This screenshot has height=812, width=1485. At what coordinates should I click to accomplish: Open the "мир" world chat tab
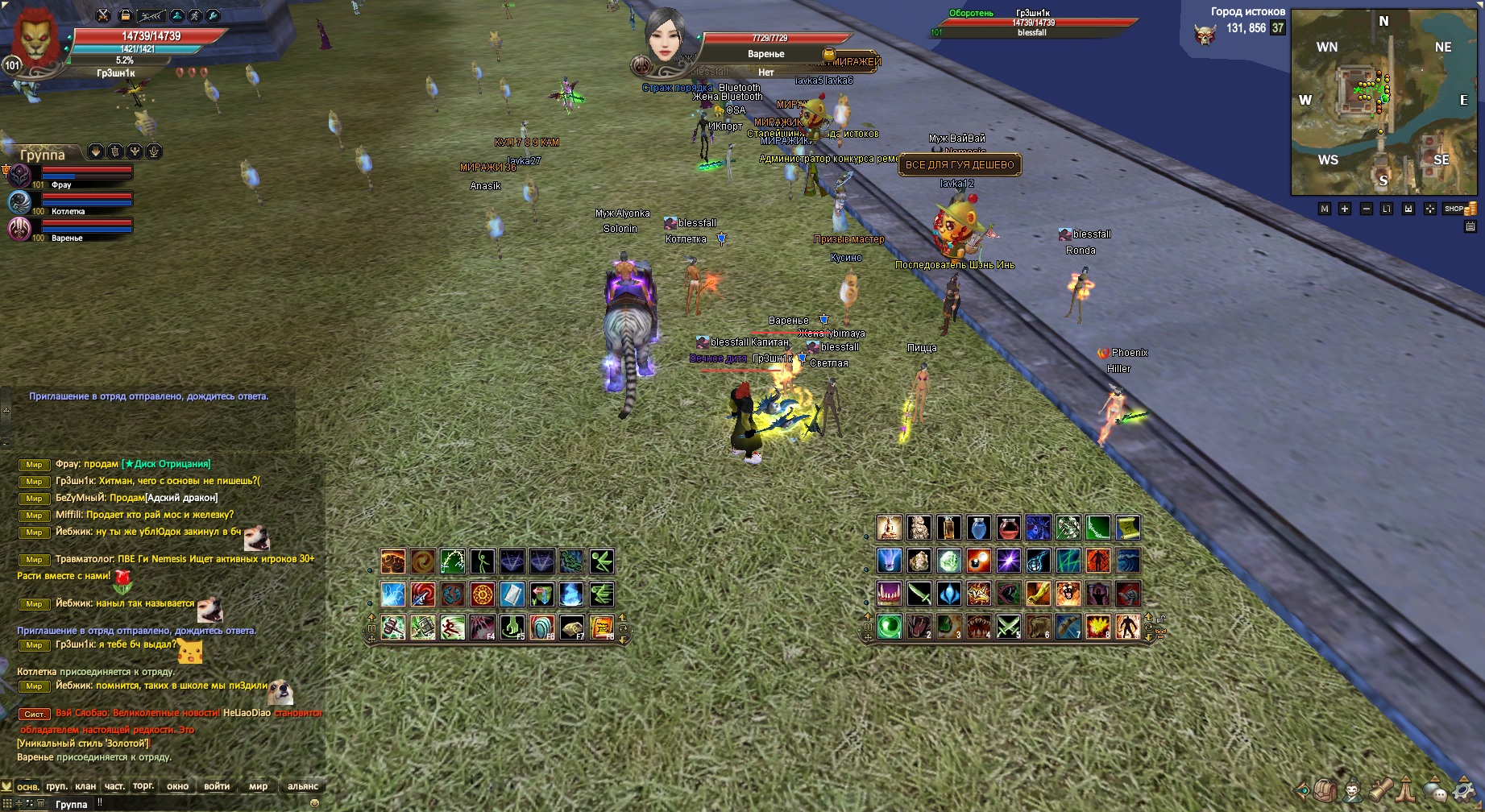tap(258, 786)
